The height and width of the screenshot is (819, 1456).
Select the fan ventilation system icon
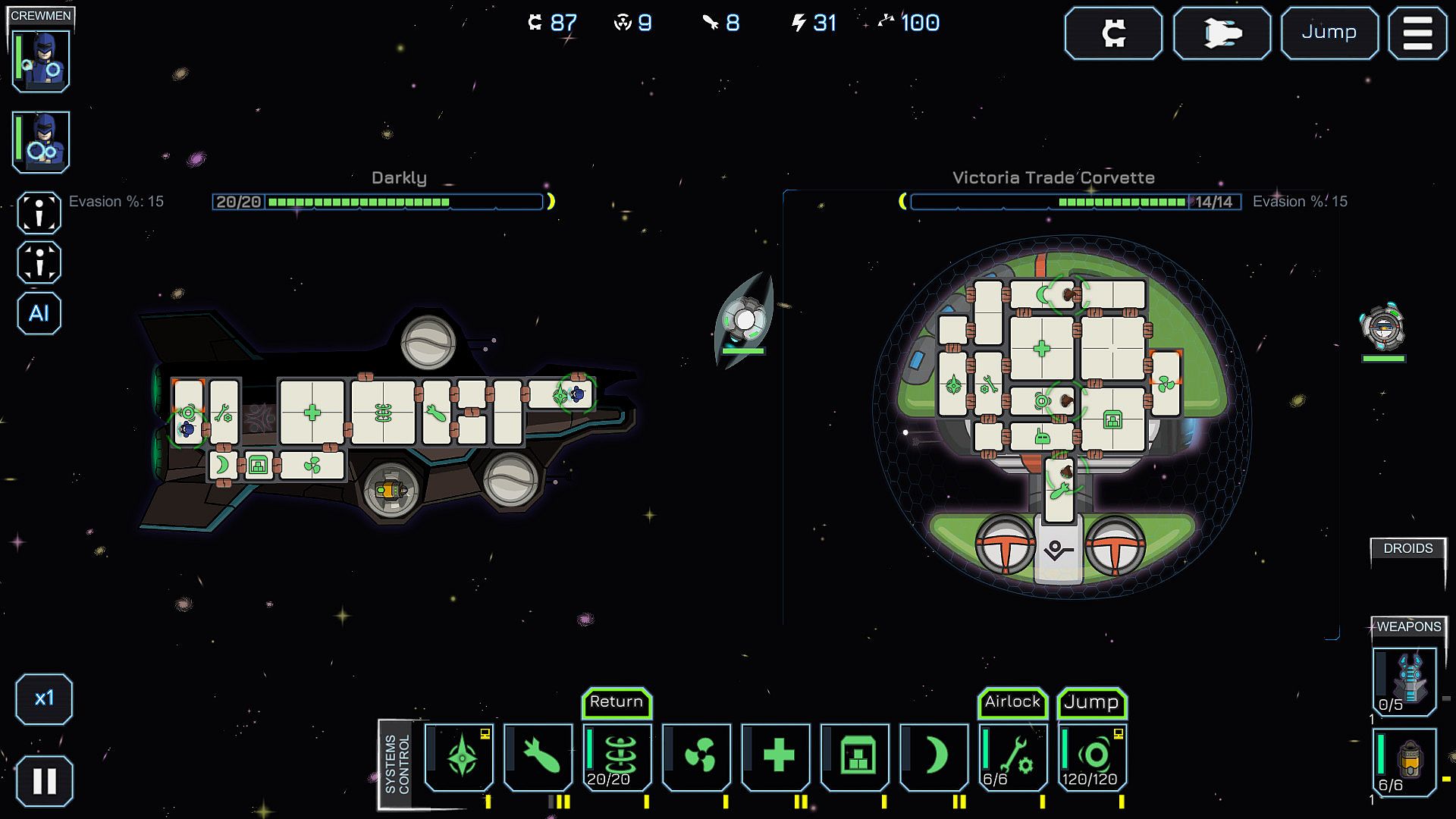[x=697, y=757]
